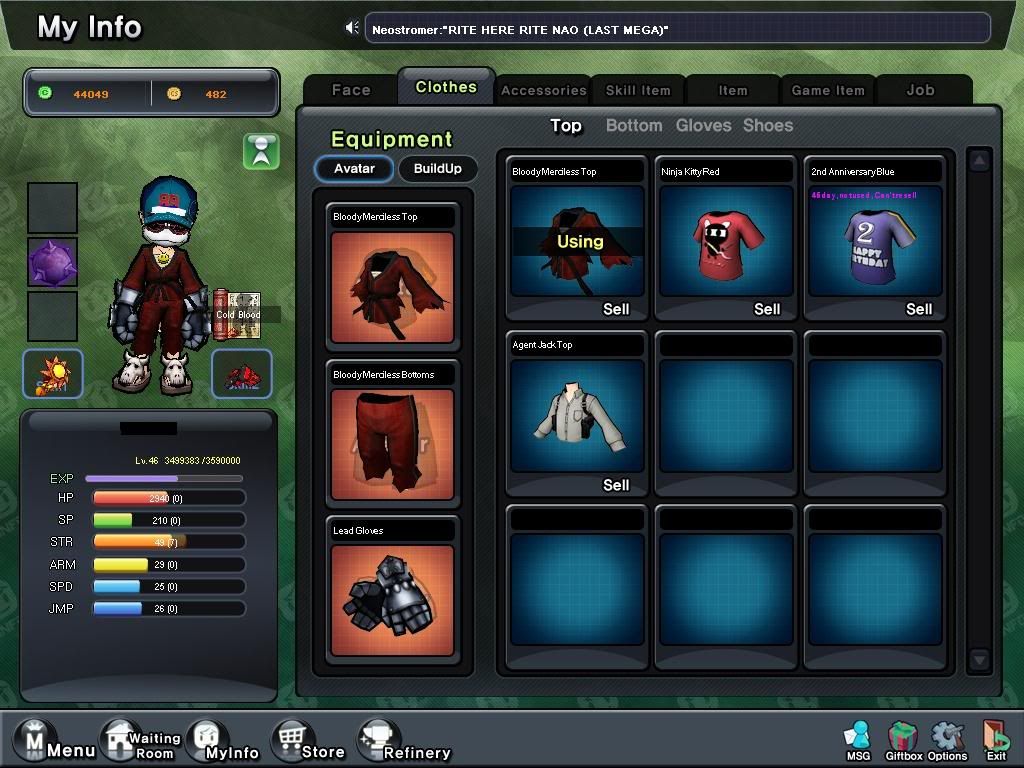Sell the 2nd Anniversary Blue shirt
The width and height of the screenshot is (1024, 768).
[919, 309]
